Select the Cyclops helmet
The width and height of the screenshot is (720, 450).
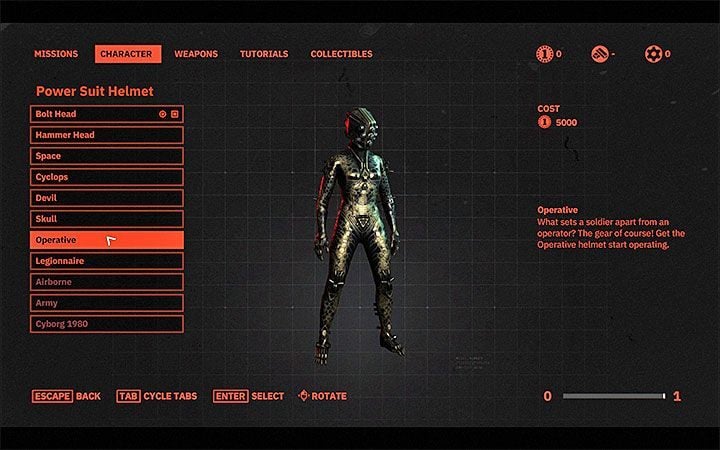[x=106, y=177]
